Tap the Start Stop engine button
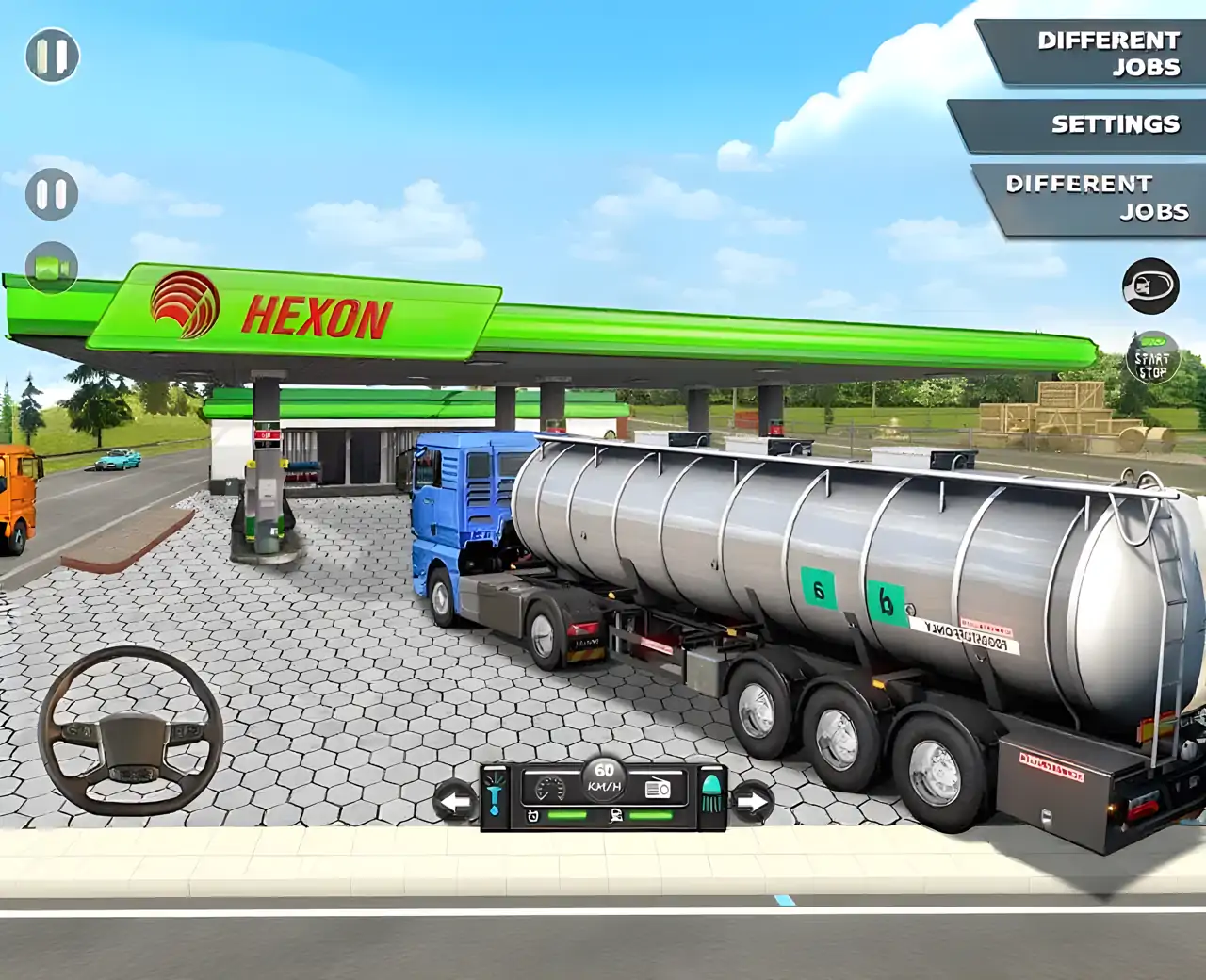The height and width of the screenshot is (980, 1206). (x=1151, y=359)
